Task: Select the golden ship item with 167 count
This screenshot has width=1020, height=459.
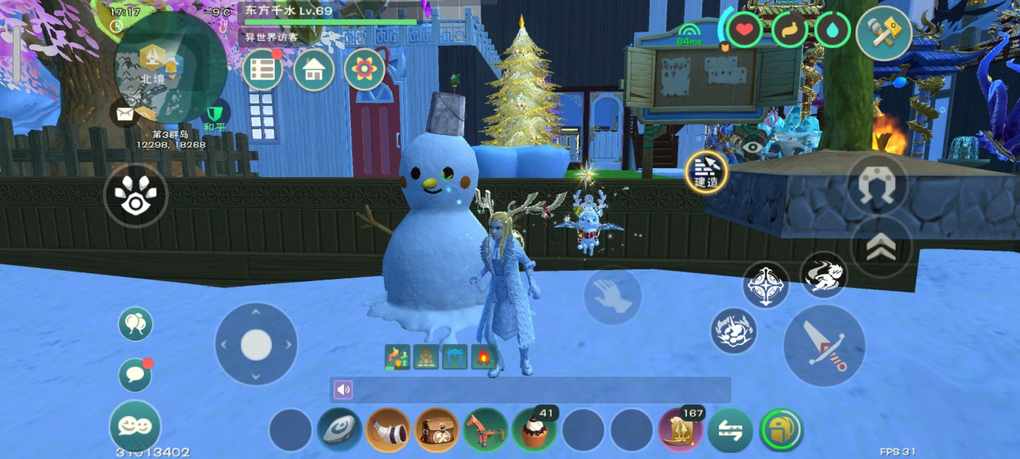Action: (x=681, y=430)
